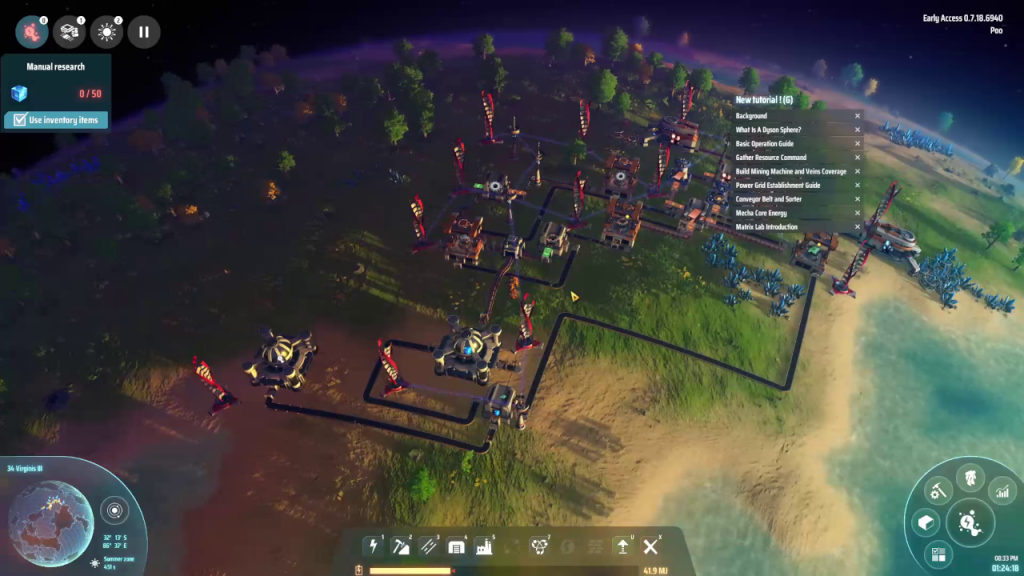Close the Background tutorial entry
The image size is (1024, 576).
tap(857, 116)
